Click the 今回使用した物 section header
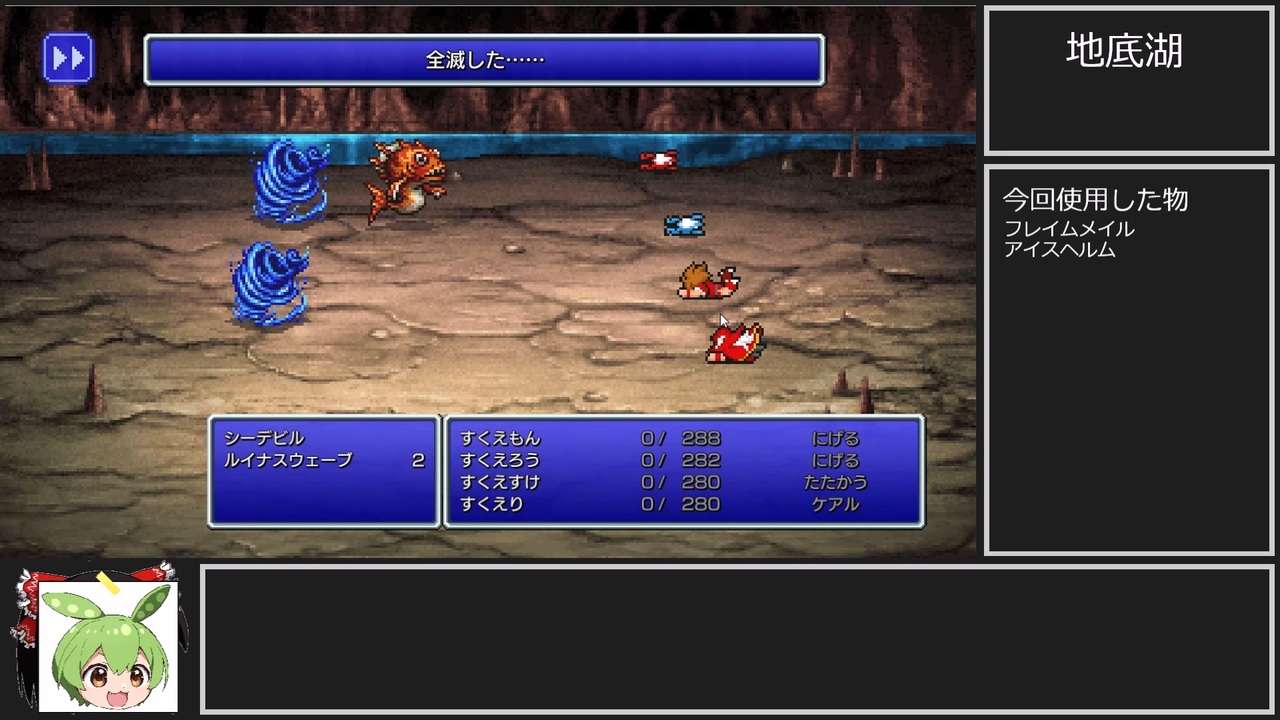This screenshot has width=1280, height=720. coord(1095,199)
